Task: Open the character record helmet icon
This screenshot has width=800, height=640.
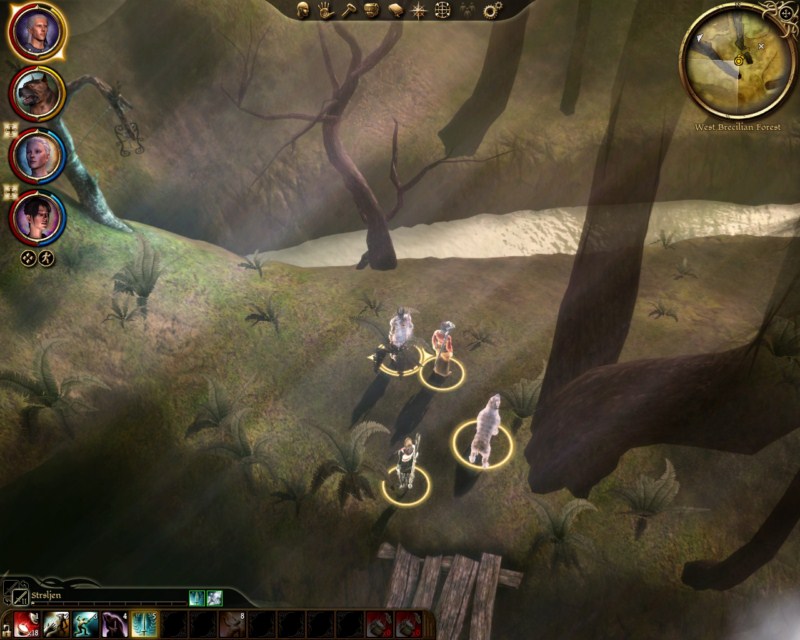Action: (304, 10)
